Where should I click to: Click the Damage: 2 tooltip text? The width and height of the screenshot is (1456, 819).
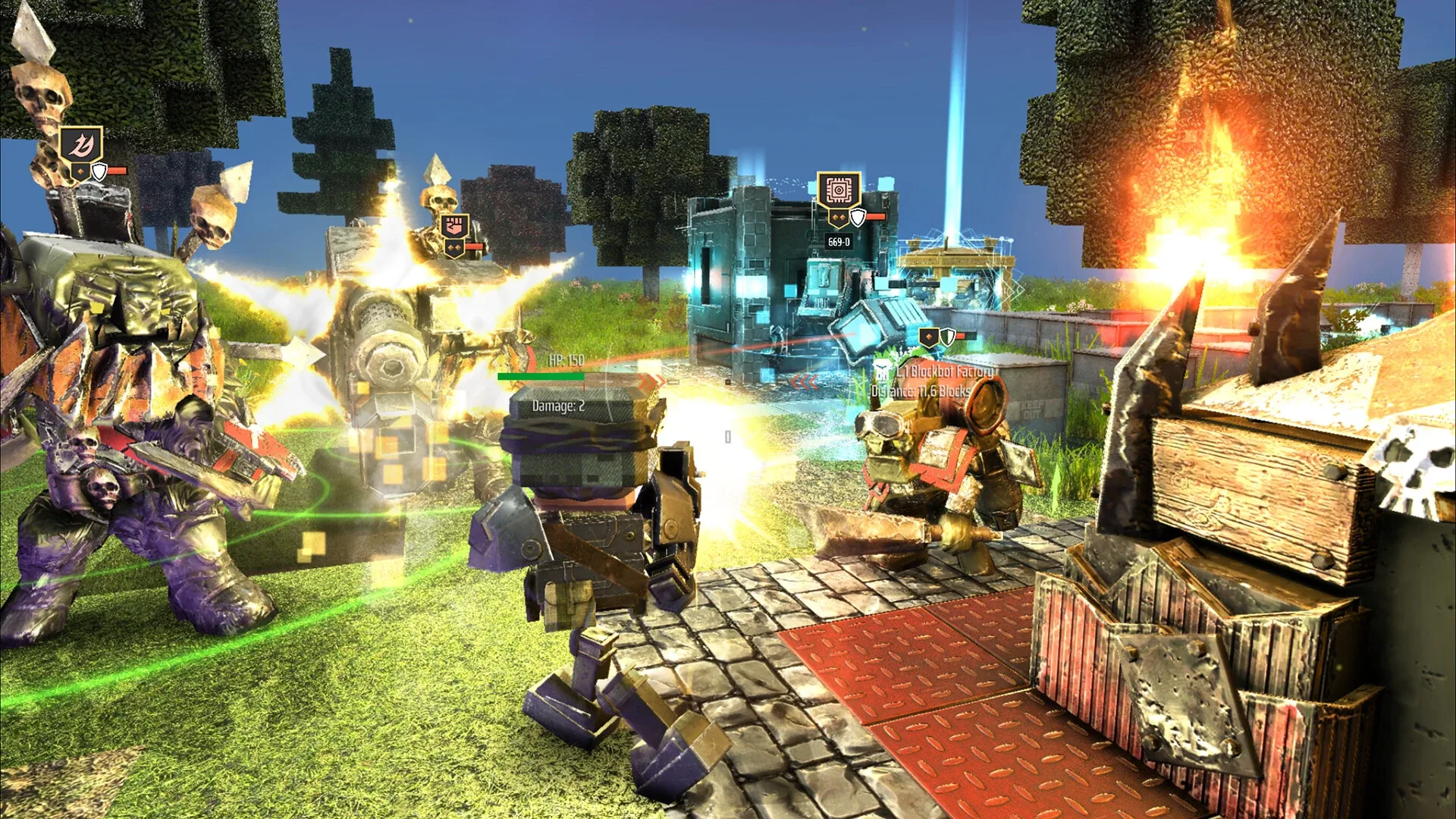tap(558, 406)
